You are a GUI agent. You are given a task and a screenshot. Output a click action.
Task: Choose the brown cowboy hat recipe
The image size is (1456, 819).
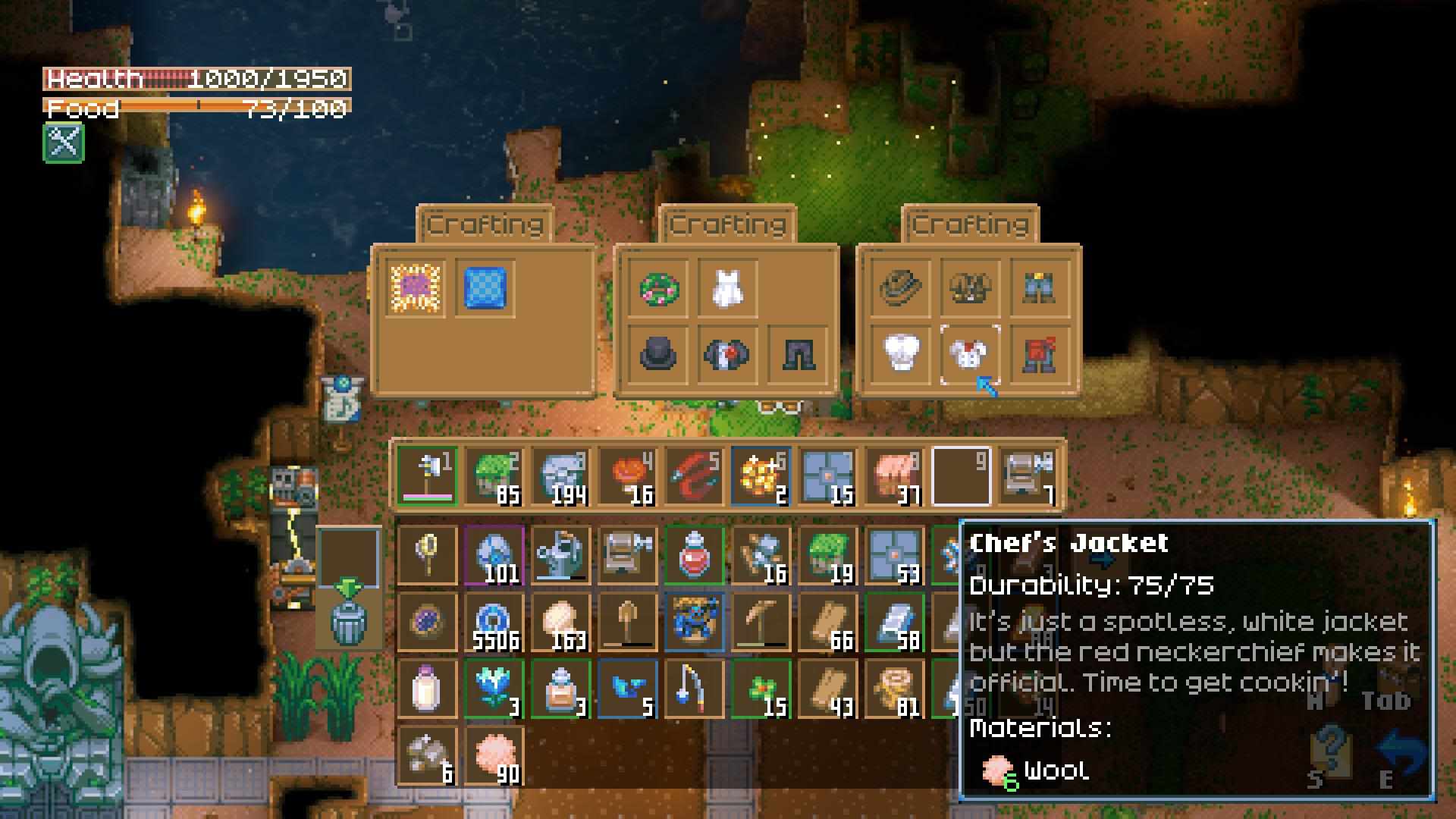[902, 288]
